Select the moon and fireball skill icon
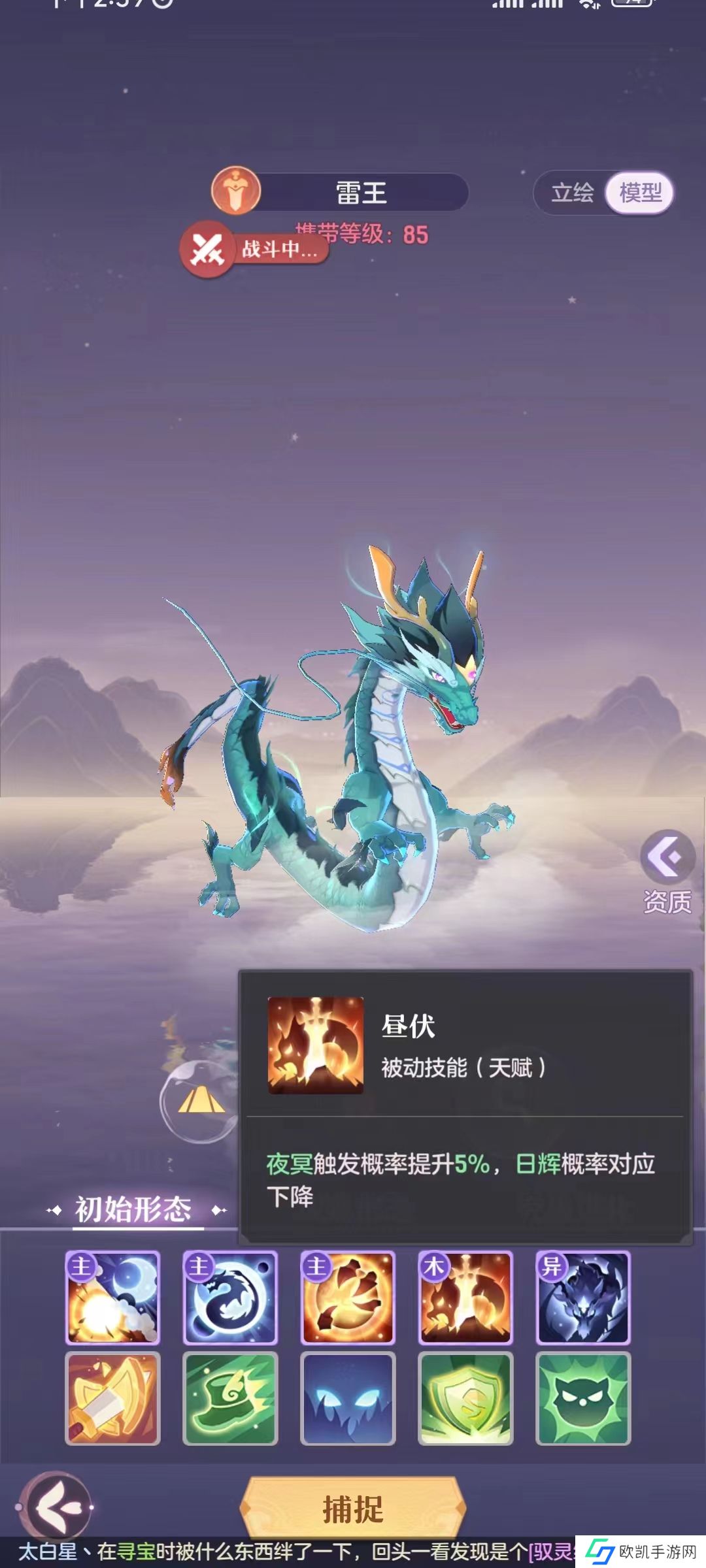Image resolution: width=706 pixels, height=1568 pixels. (x=112, y=1298)
